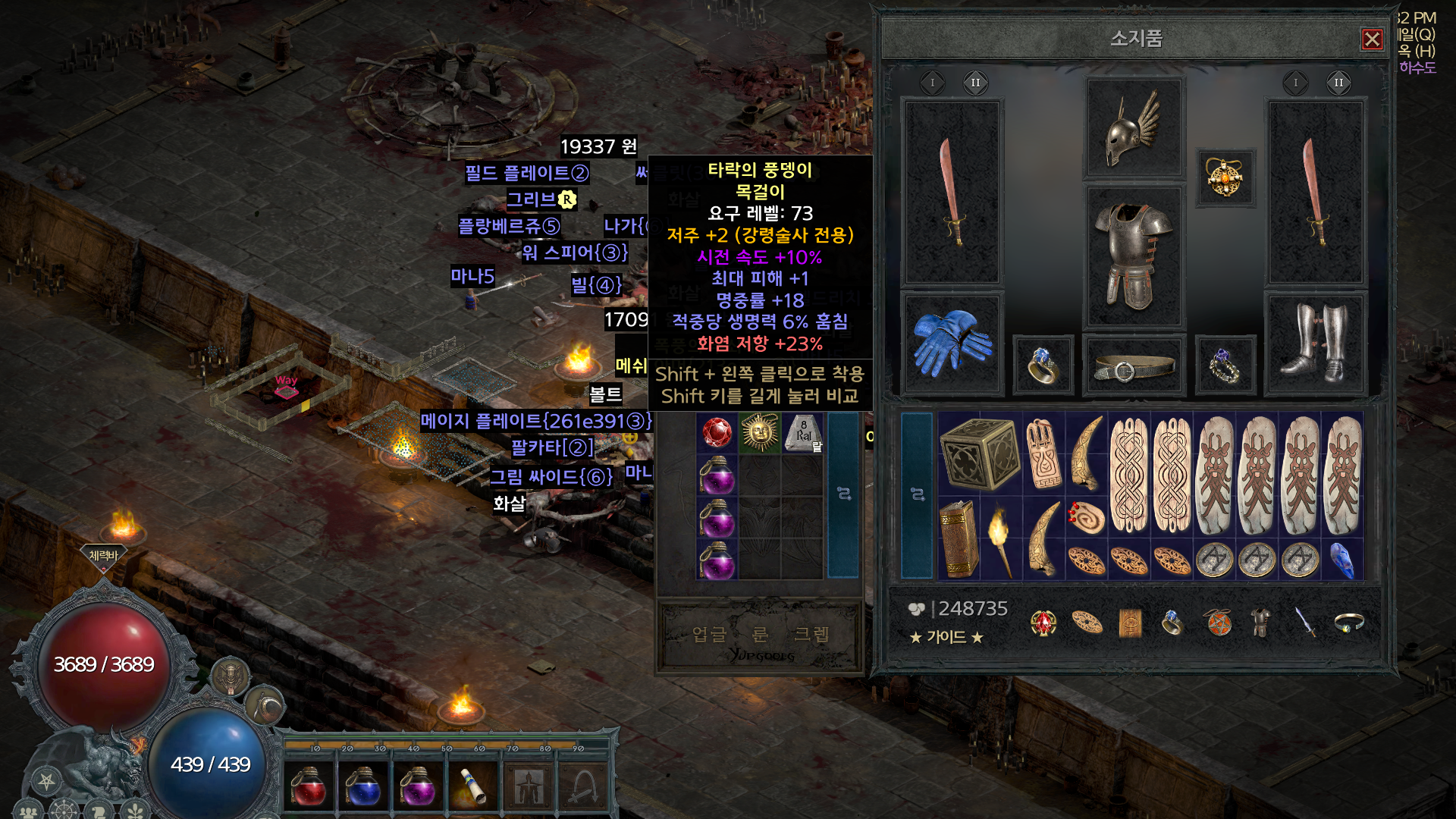Click the equipped blue gloves
The width and height of the screenshot is (1456, 819).
point(952,344)
